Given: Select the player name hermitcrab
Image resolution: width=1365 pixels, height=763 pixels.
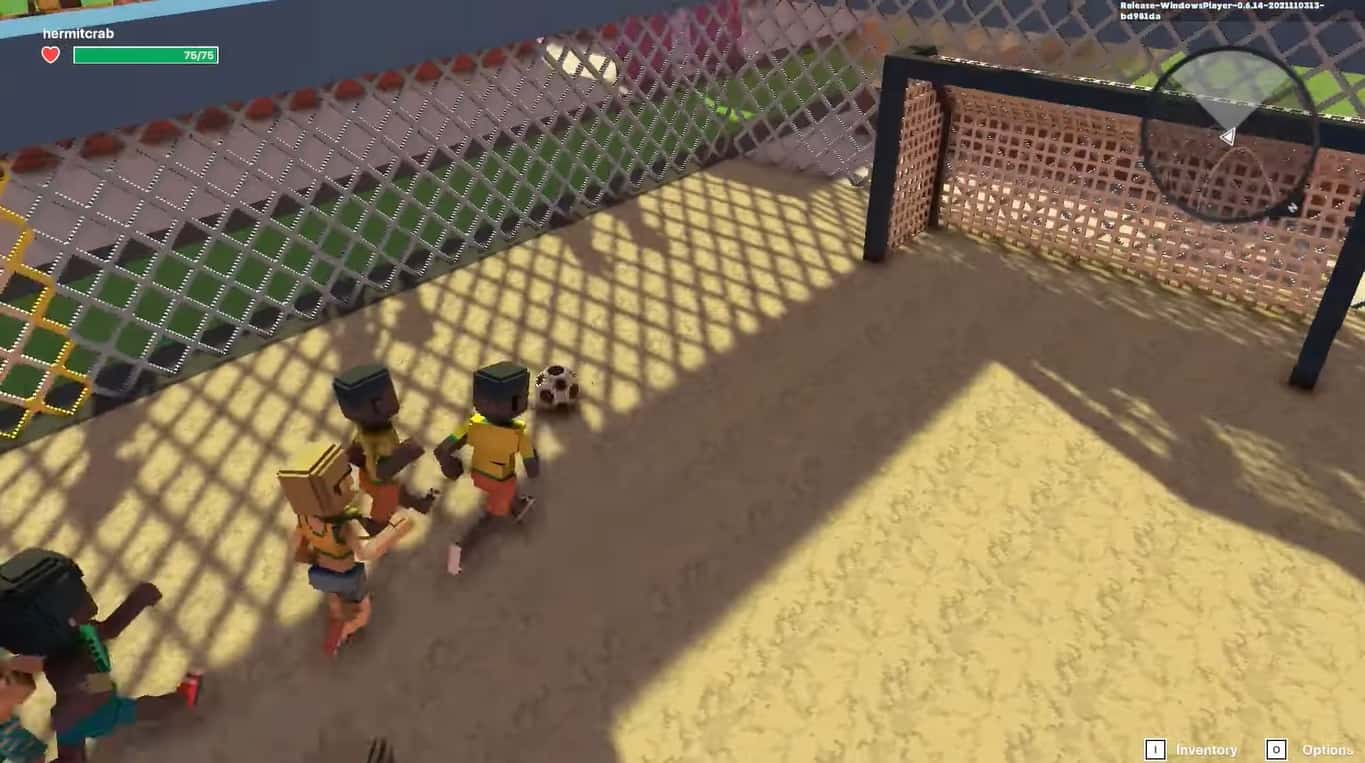Looking at the screenshot, I should (x=77, y=32).
